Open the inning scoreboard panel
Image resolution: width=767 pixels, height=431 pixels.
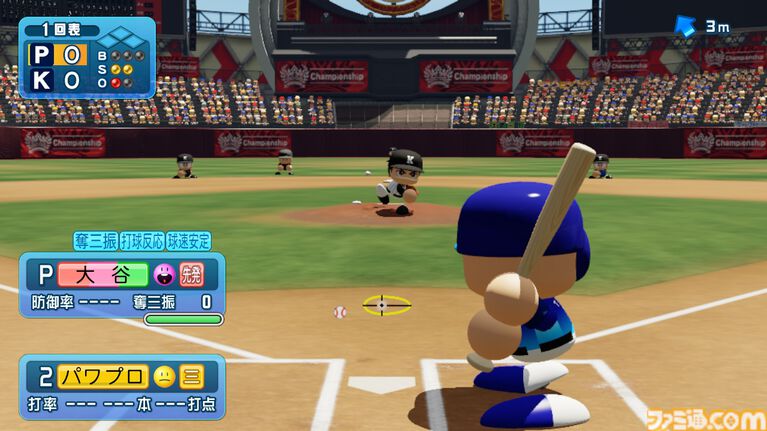pos(86,57)
